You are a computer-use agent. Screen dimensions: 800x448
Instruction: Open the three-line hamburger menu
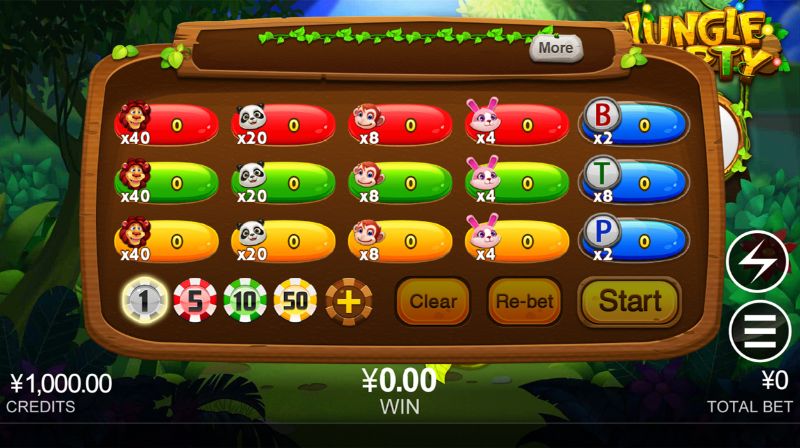(x=758, y=331)
